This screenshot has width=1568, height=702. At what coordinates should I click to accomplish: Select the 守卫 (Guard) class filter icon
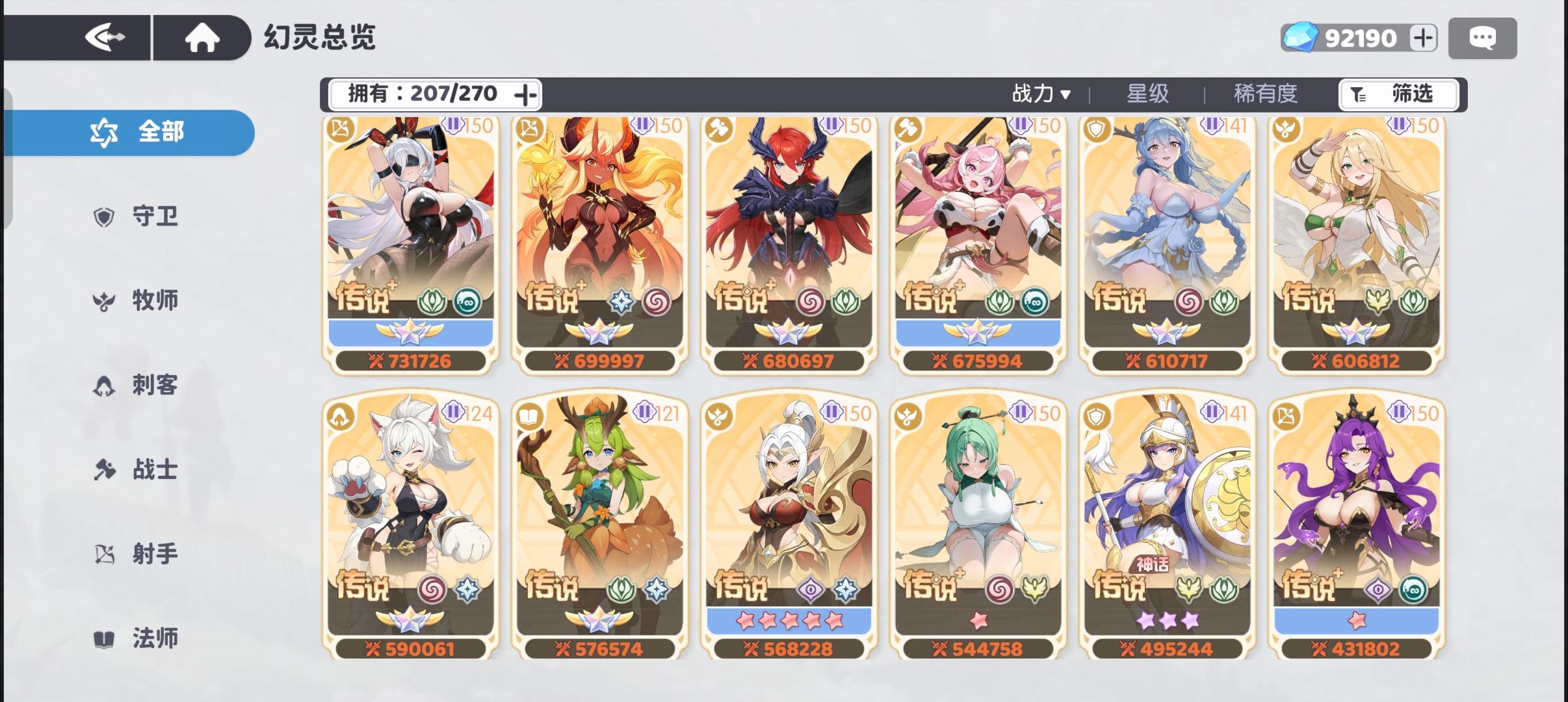pos(104,217)
